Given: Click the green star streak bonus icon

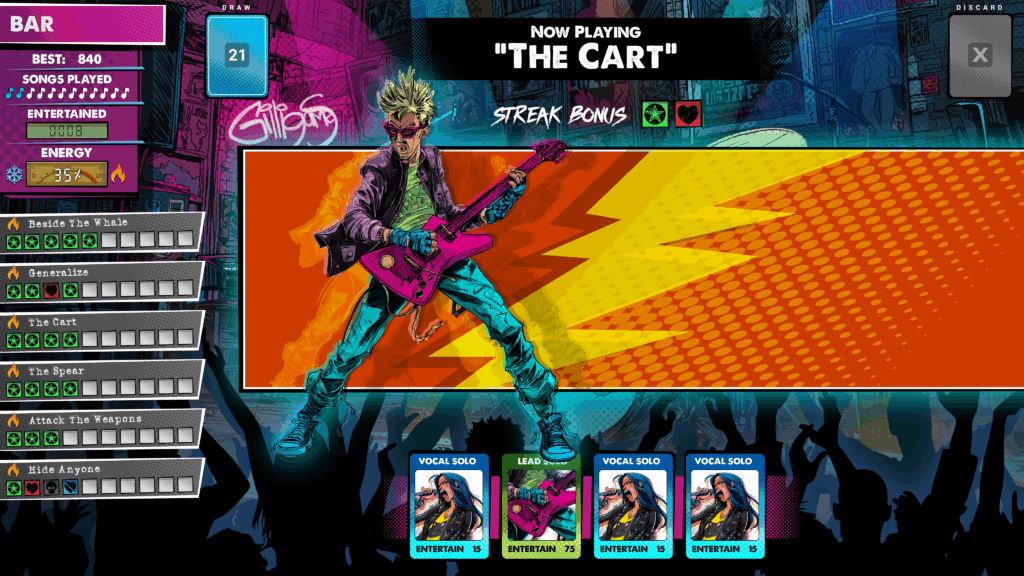Looking at the screenshot, I should pos(656,114).
